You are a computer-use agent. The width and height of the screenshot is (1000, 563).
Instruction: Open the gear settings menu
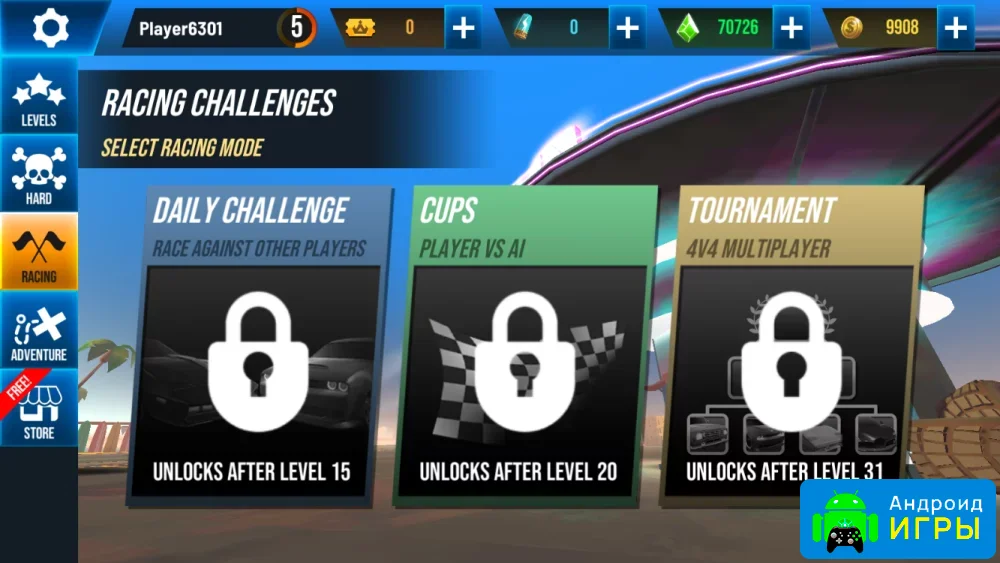point(49,27)
